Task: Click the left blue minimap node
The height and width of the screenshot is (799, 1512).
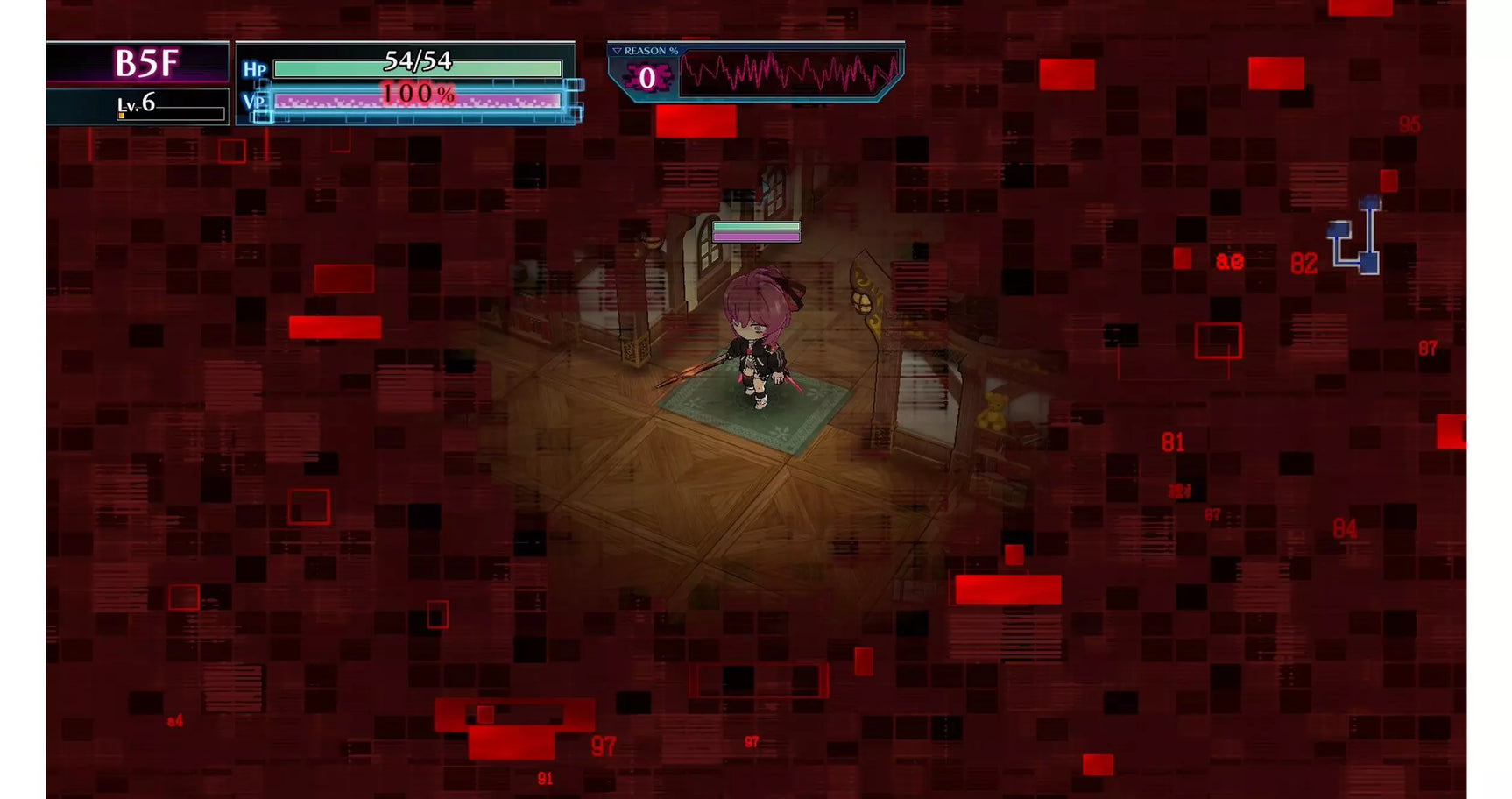Action: [x=1338, y=230]
